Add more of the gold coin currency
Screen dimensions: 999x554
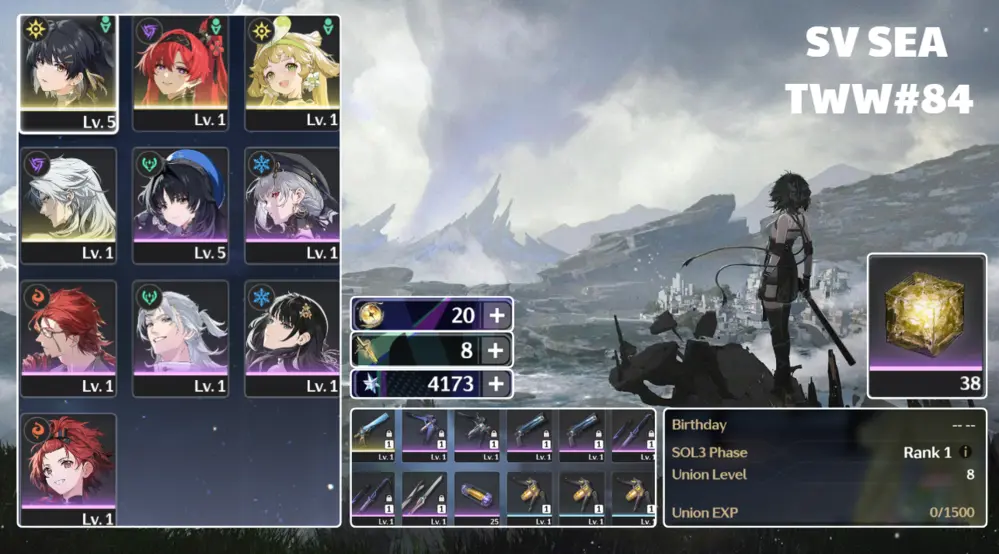(x=496, y=316)
